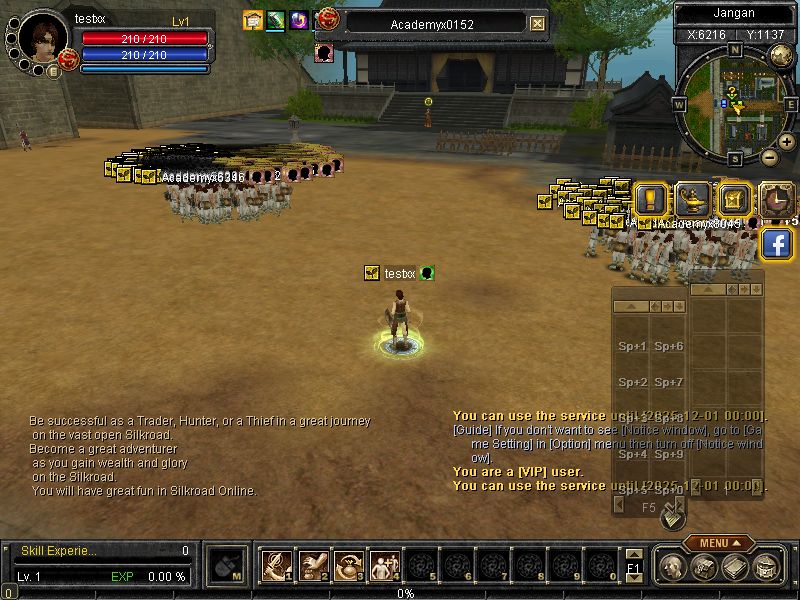This screenshot has width=800, height=600.
Task: Activate hotbar skill slot 2
Action: tap(313, 566)
